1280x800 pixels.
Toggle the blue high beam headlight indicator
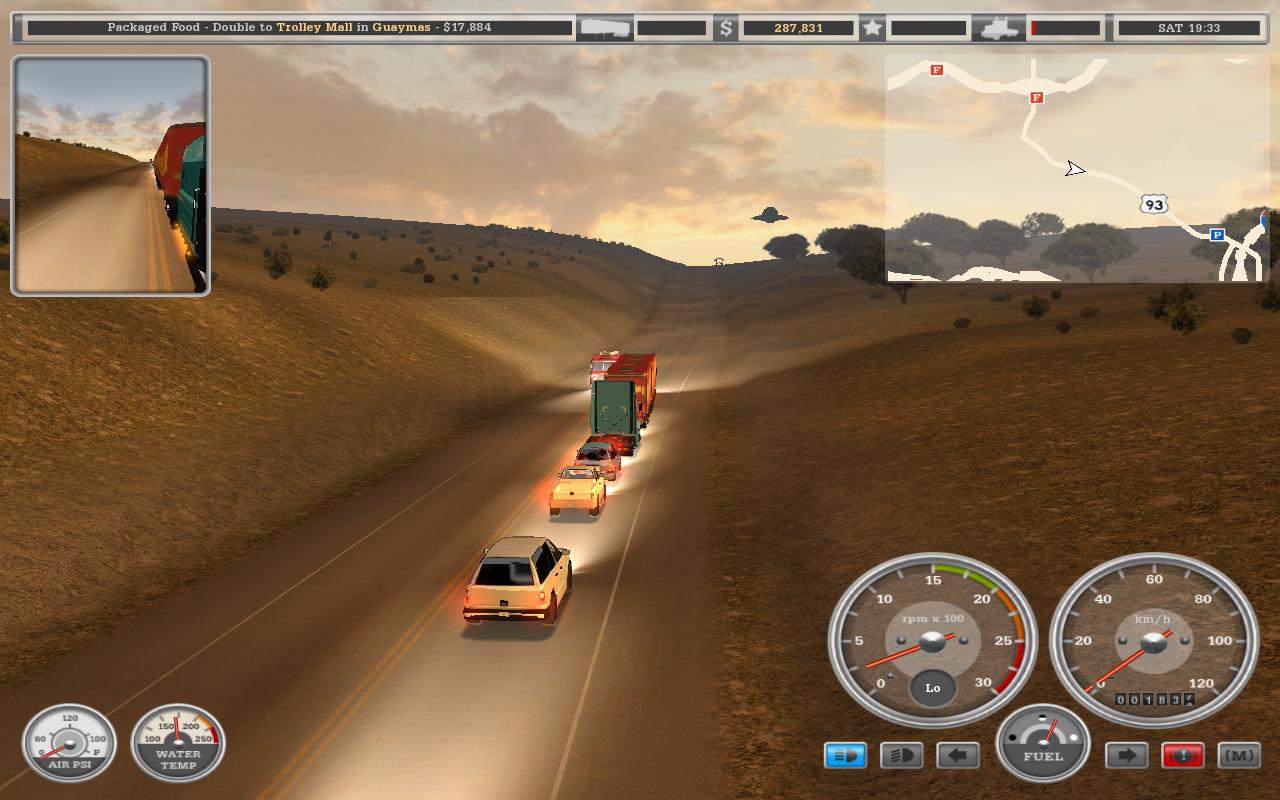(x=845, y=755)
